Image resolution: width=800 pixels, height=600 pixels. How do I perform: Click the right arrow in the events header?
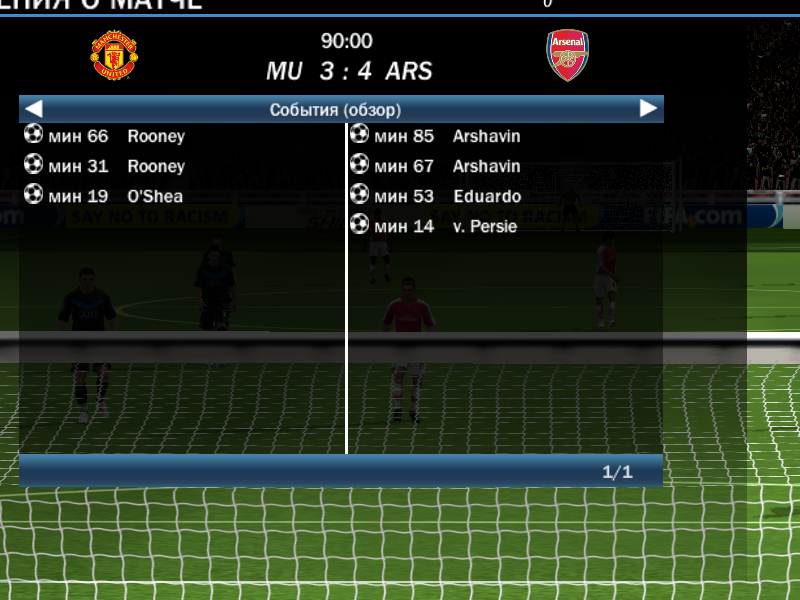tap(649, 108)
